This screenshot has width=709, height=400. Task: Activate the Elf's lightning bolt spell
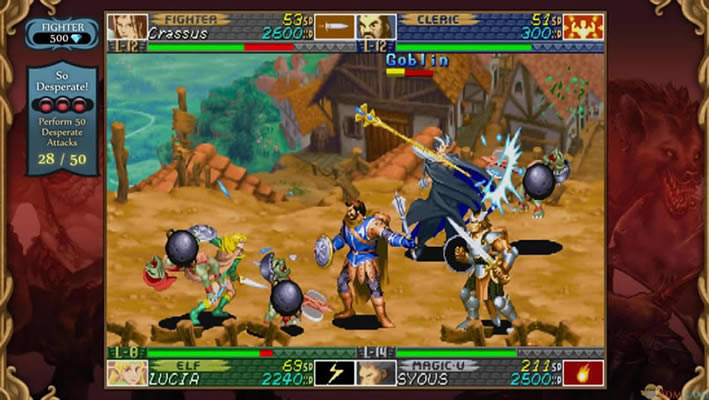[336, 373]
